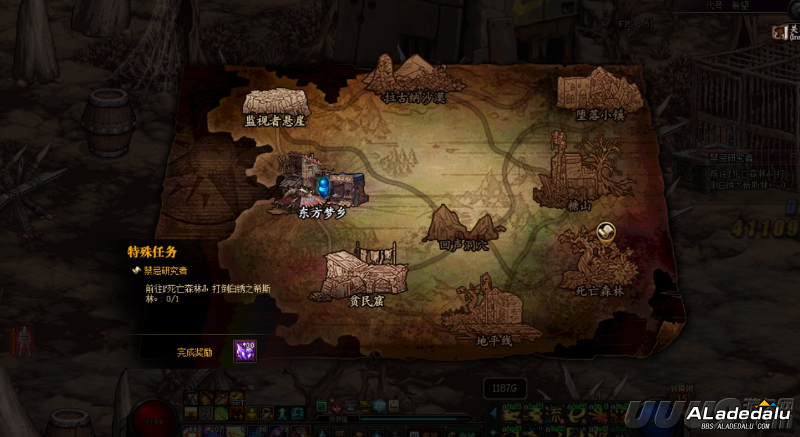
Task: Click the quest marker above 死亡森林
Action: (x=605, y=231)
